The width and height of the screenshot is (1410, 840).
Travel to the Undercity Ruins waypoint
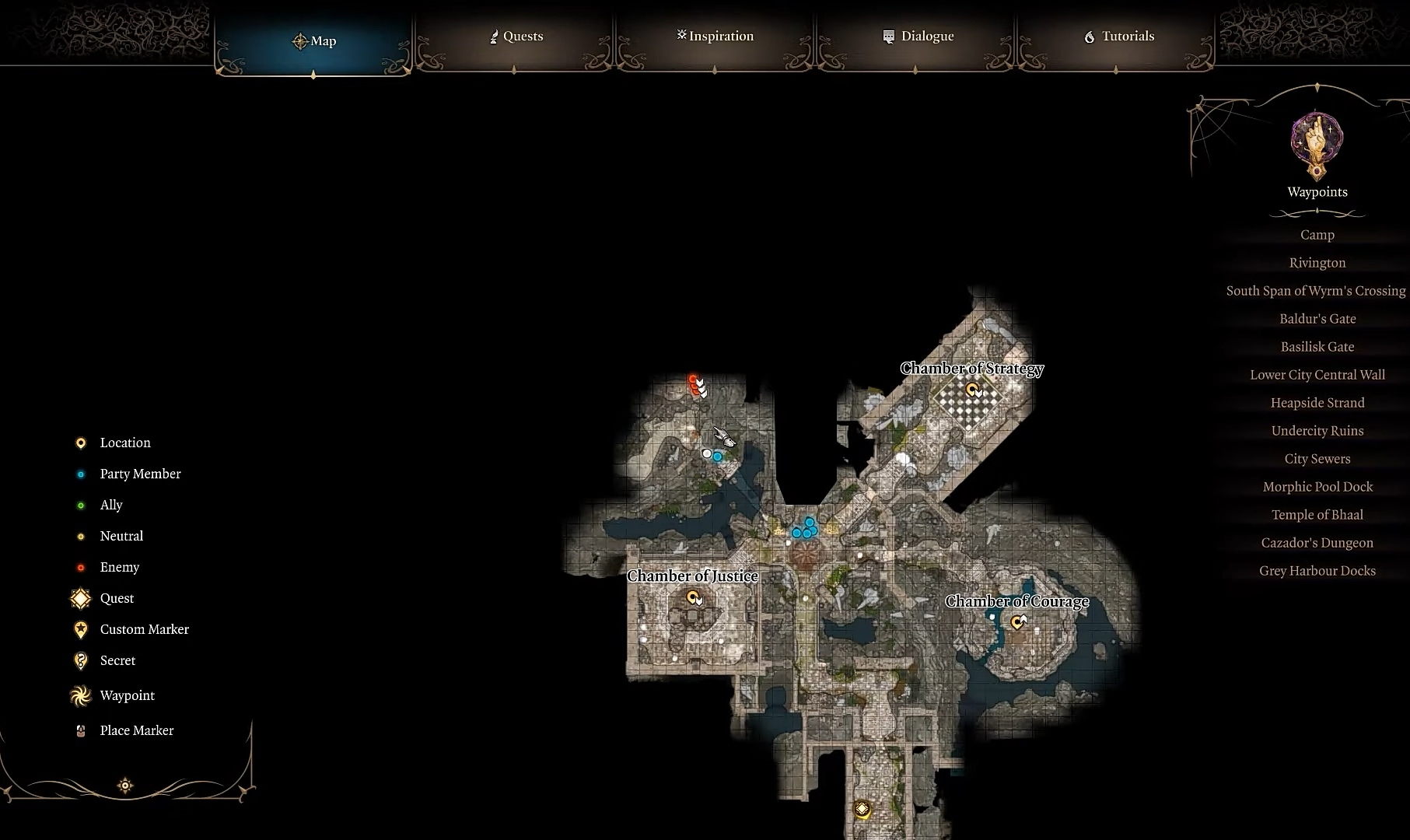pos(1317,430)
